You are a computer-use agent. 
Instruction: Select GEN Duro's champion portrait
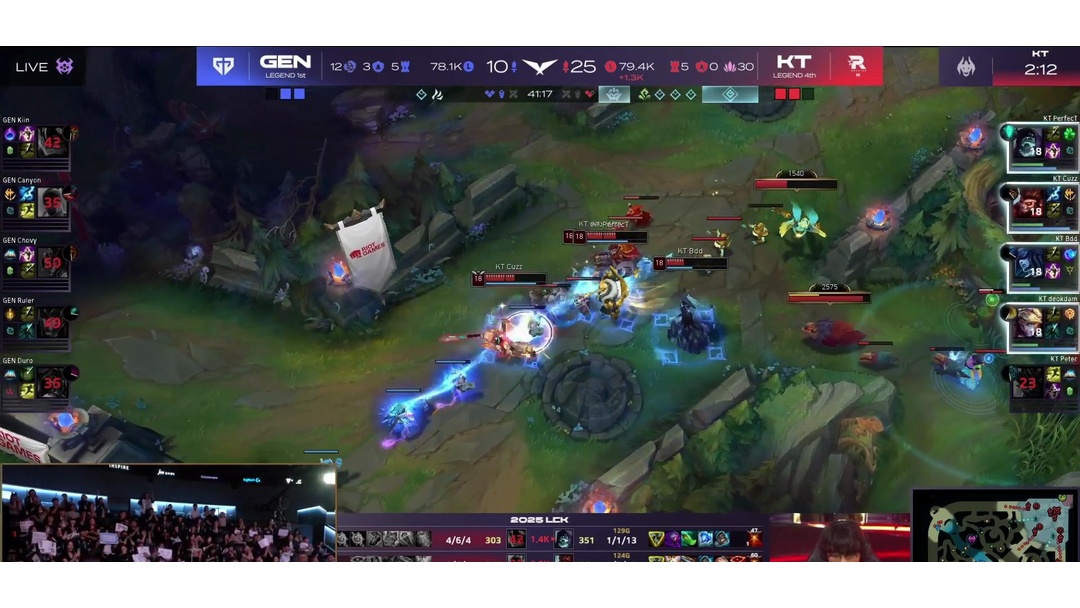point(53,381)
